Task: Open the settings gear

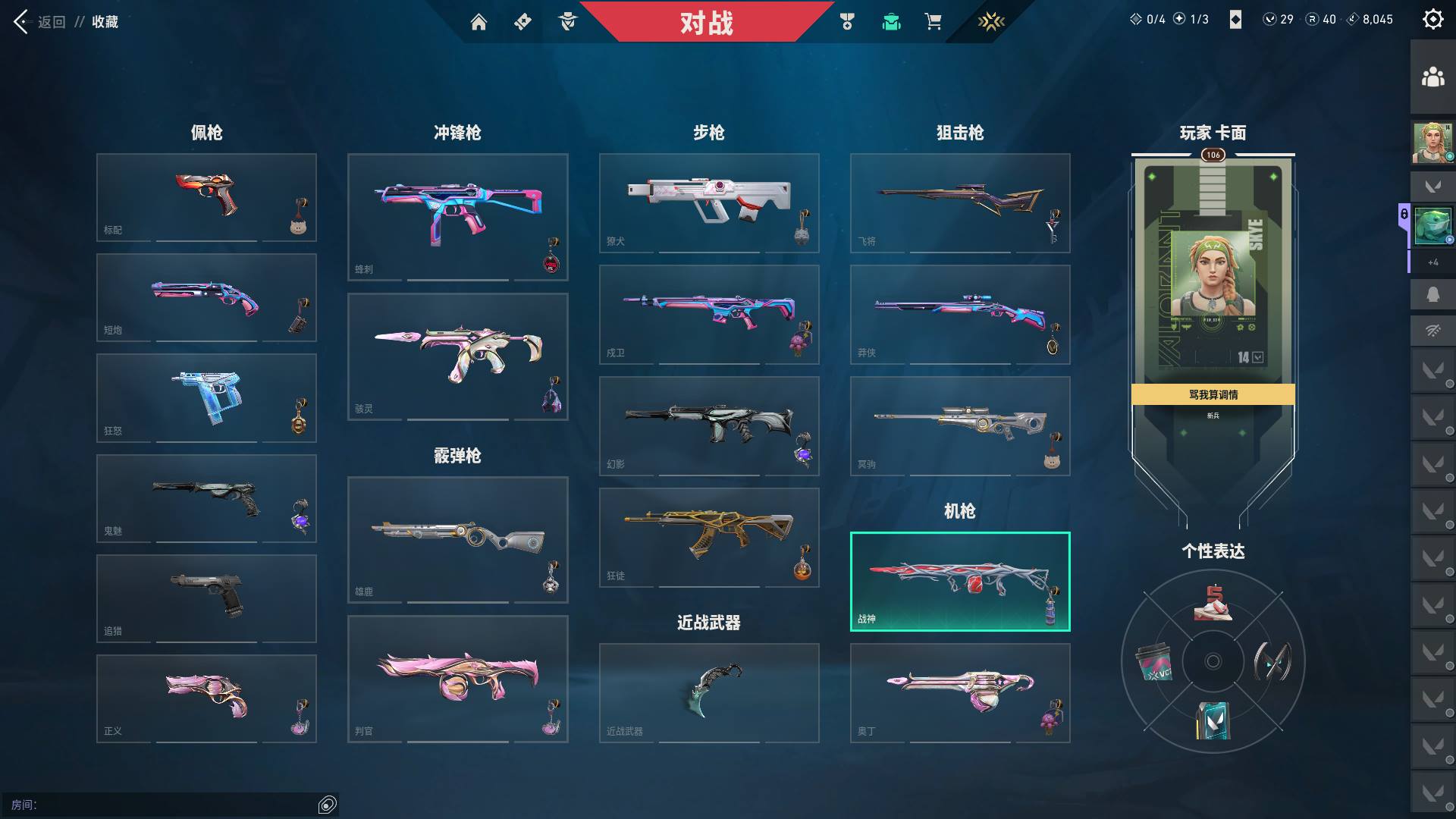Action: (1432, 20)
